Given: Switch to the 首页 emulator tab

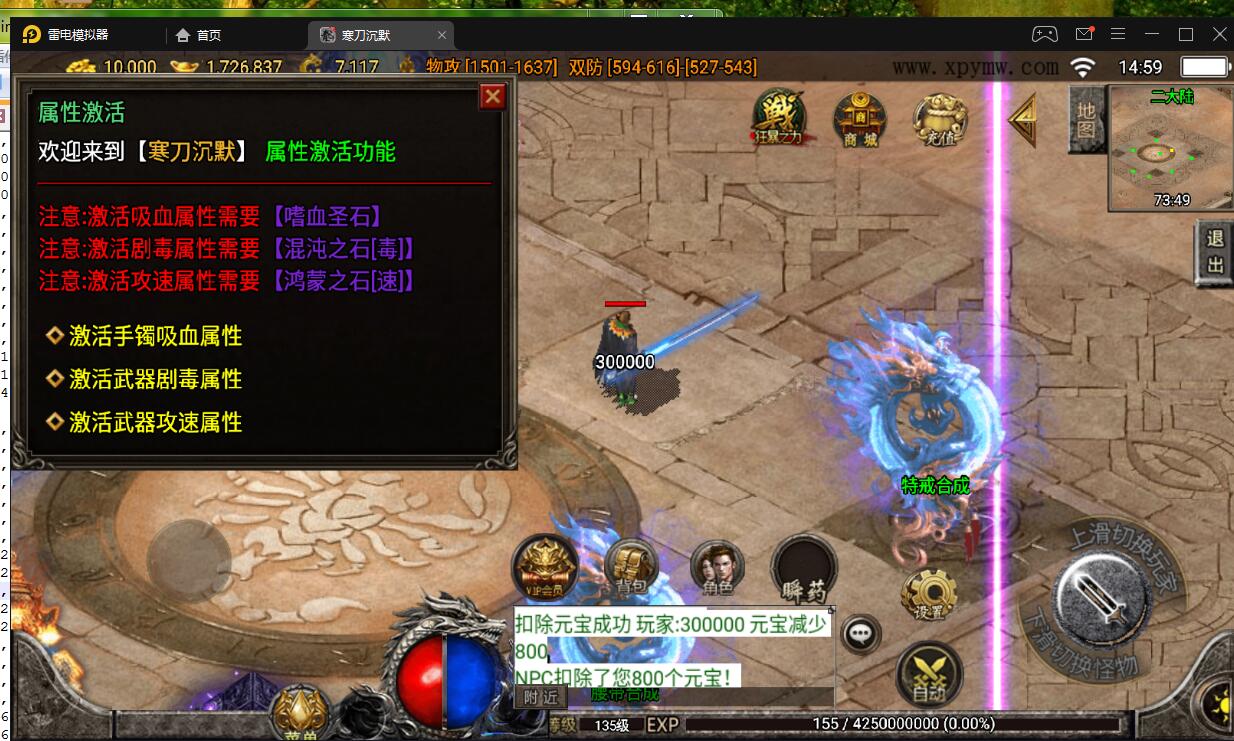Looking at the screenshot, I should 198,35.
